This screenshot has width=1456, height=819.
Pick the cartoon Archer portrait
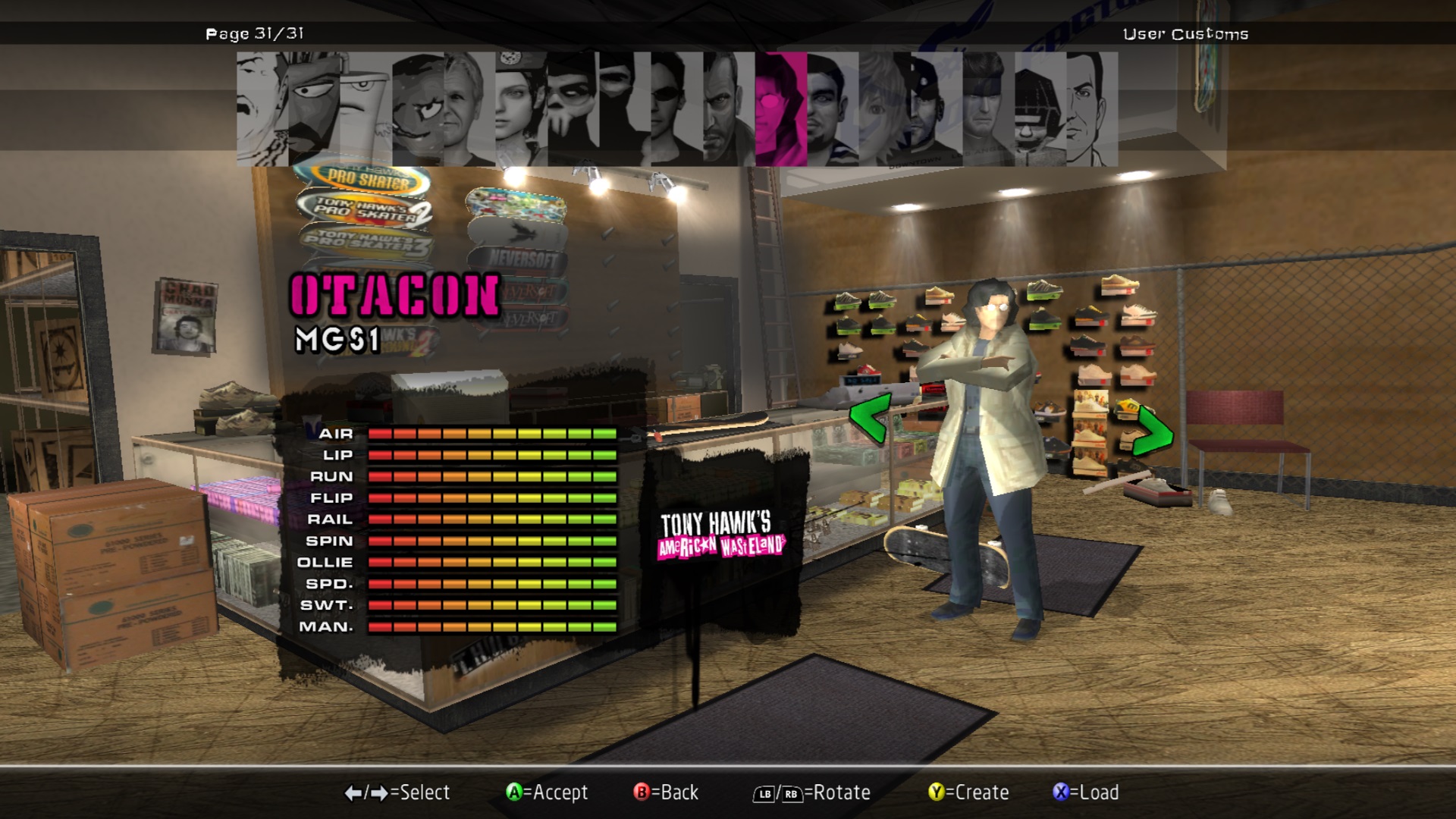point(1091,109)
